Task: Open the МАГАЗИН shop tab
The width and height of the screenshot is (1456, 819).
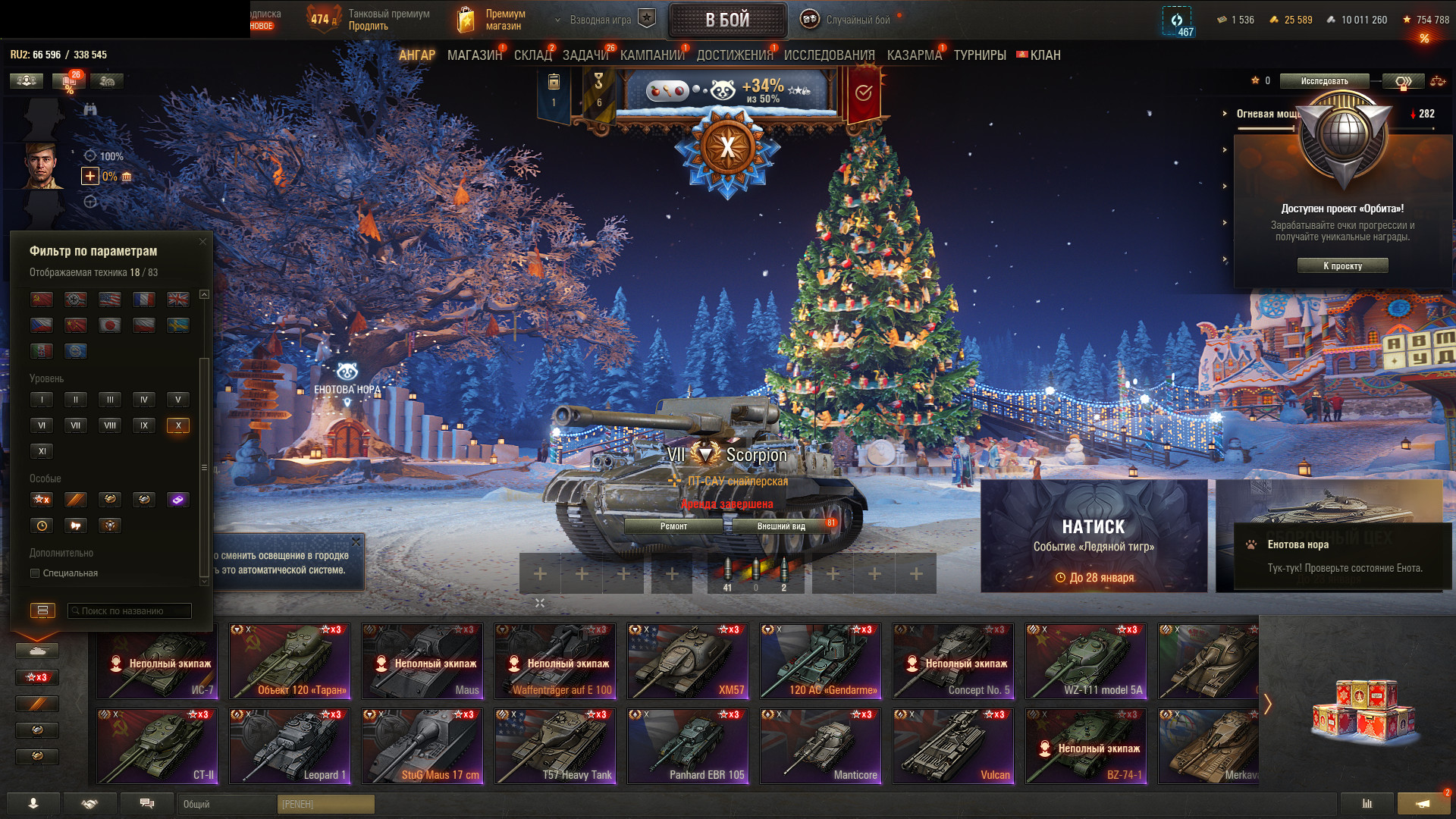Action: tap(475, 55)
